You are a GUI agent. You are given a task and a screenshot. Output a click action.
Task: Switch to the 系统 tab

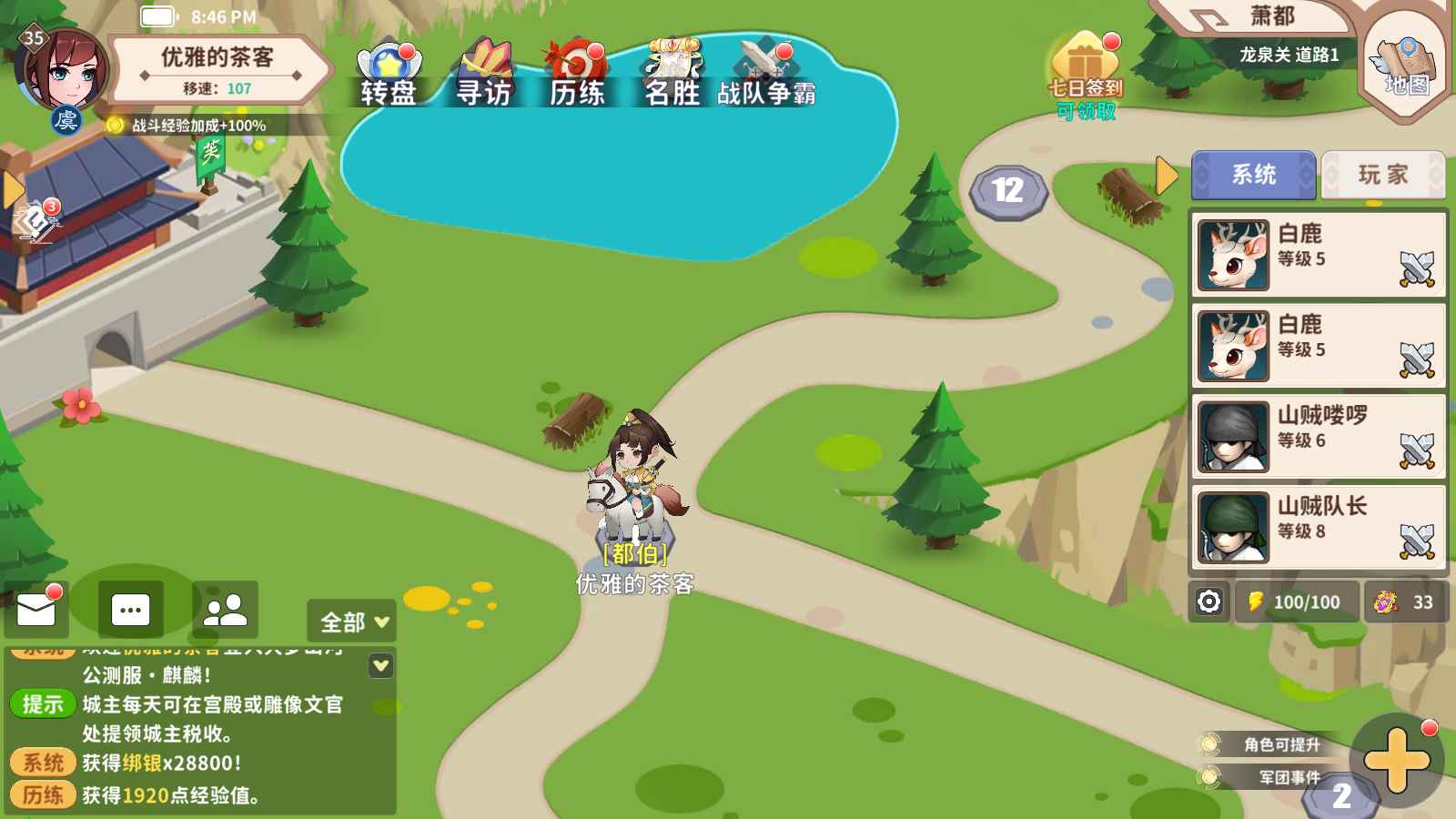pos(1253,175)
